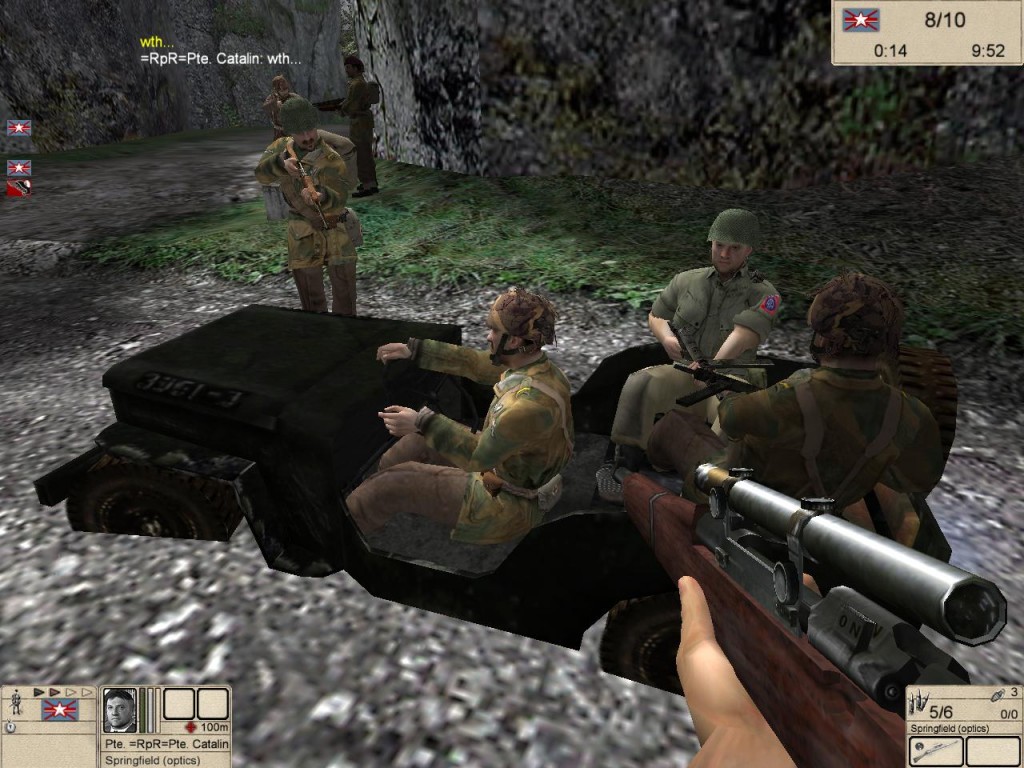
Task: Click the Allied flag in the score panel
Action: pos(859,20)
